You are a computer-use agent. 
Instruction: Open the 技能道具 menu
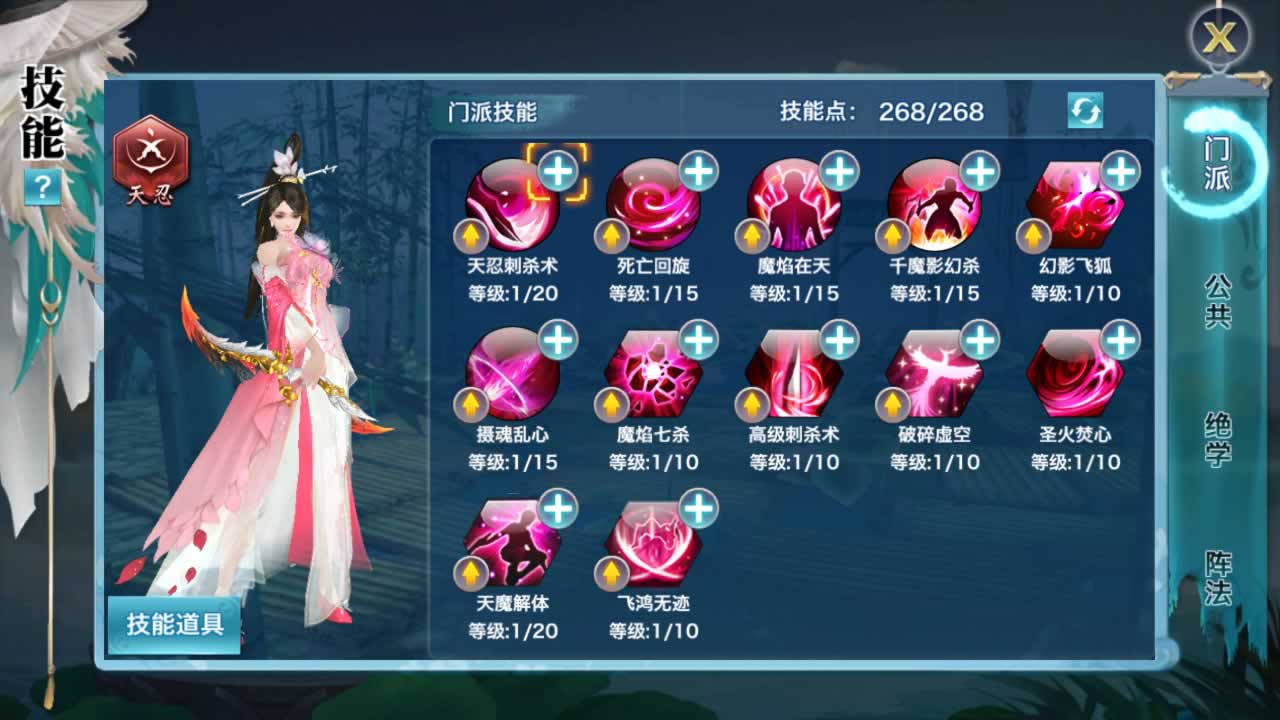pos(175,624)
